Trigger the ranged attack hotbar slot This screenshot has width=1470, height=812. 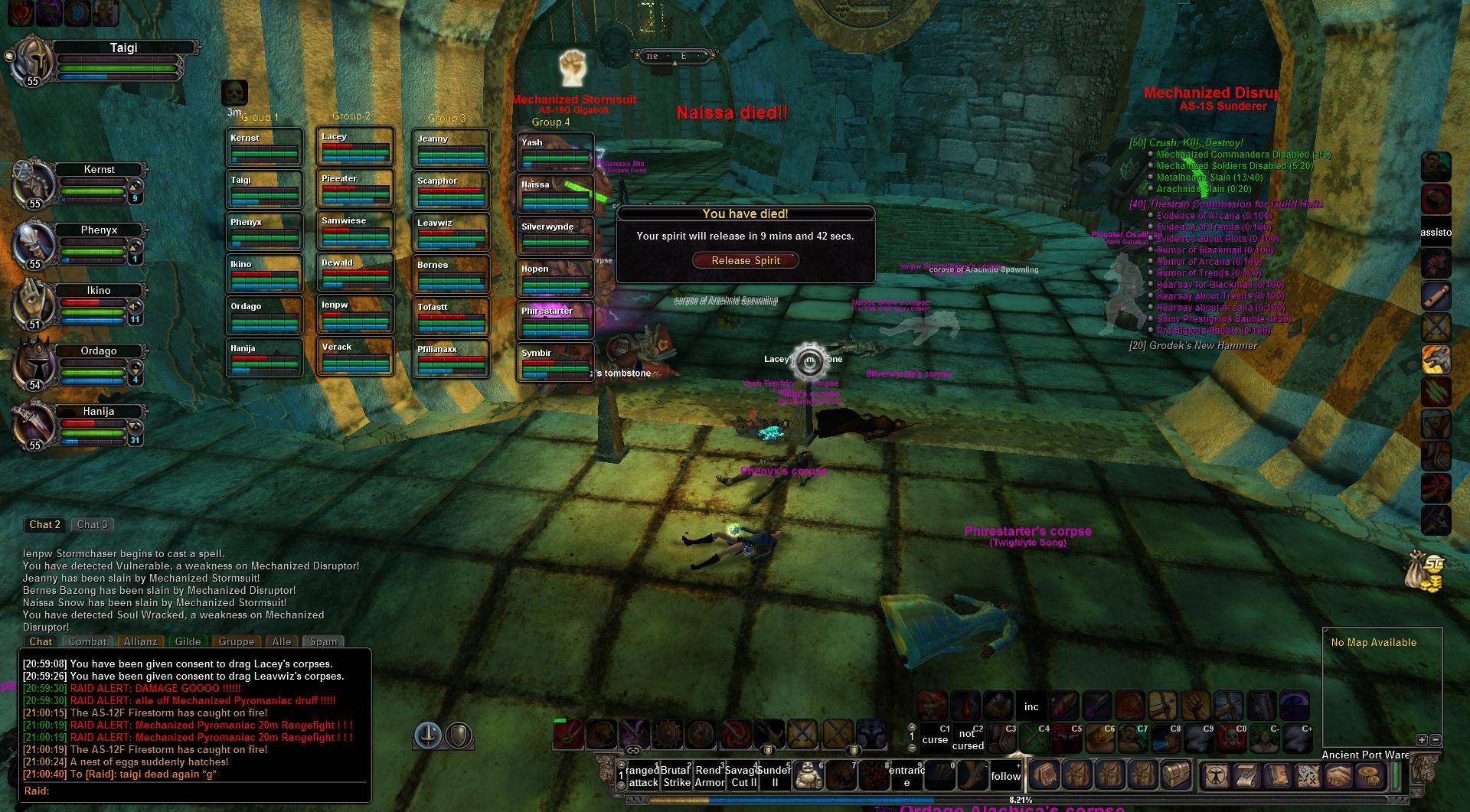[643, 776]
